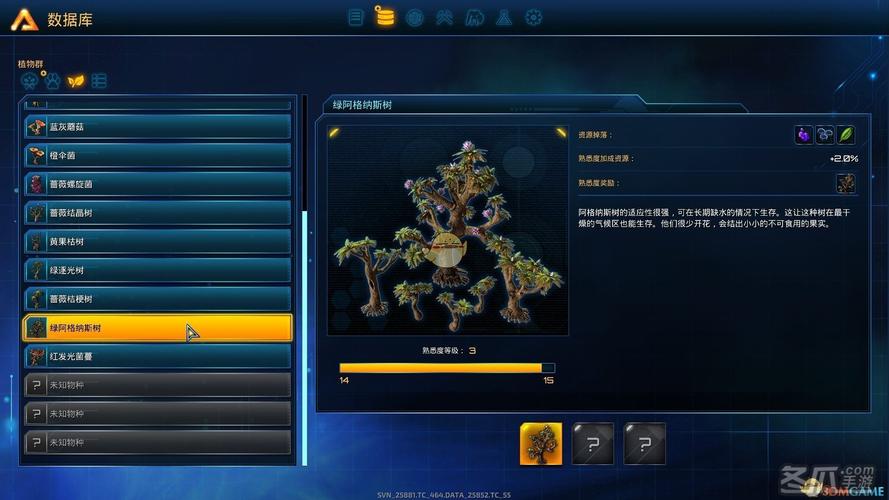Switch to the paw print fauna category

click(x=52, y=81)
